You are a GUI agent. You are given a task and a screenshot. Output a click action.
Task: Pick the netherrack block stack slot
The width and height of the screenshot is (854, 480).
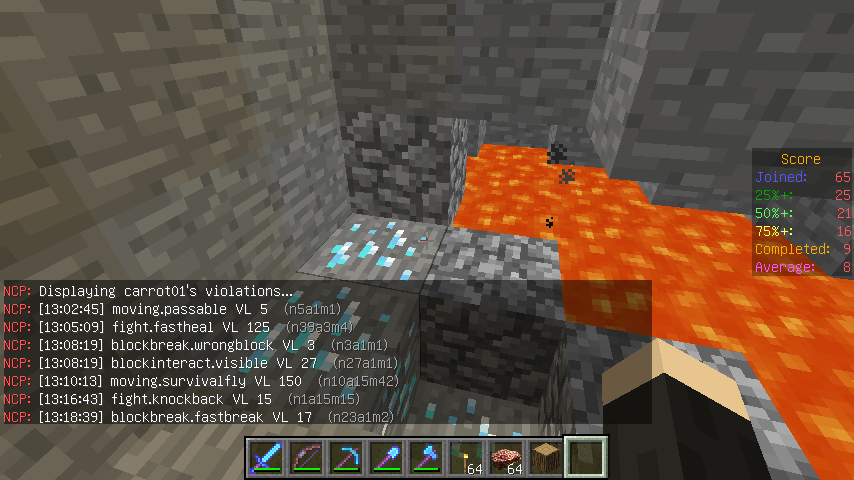[x=505, y=458]
